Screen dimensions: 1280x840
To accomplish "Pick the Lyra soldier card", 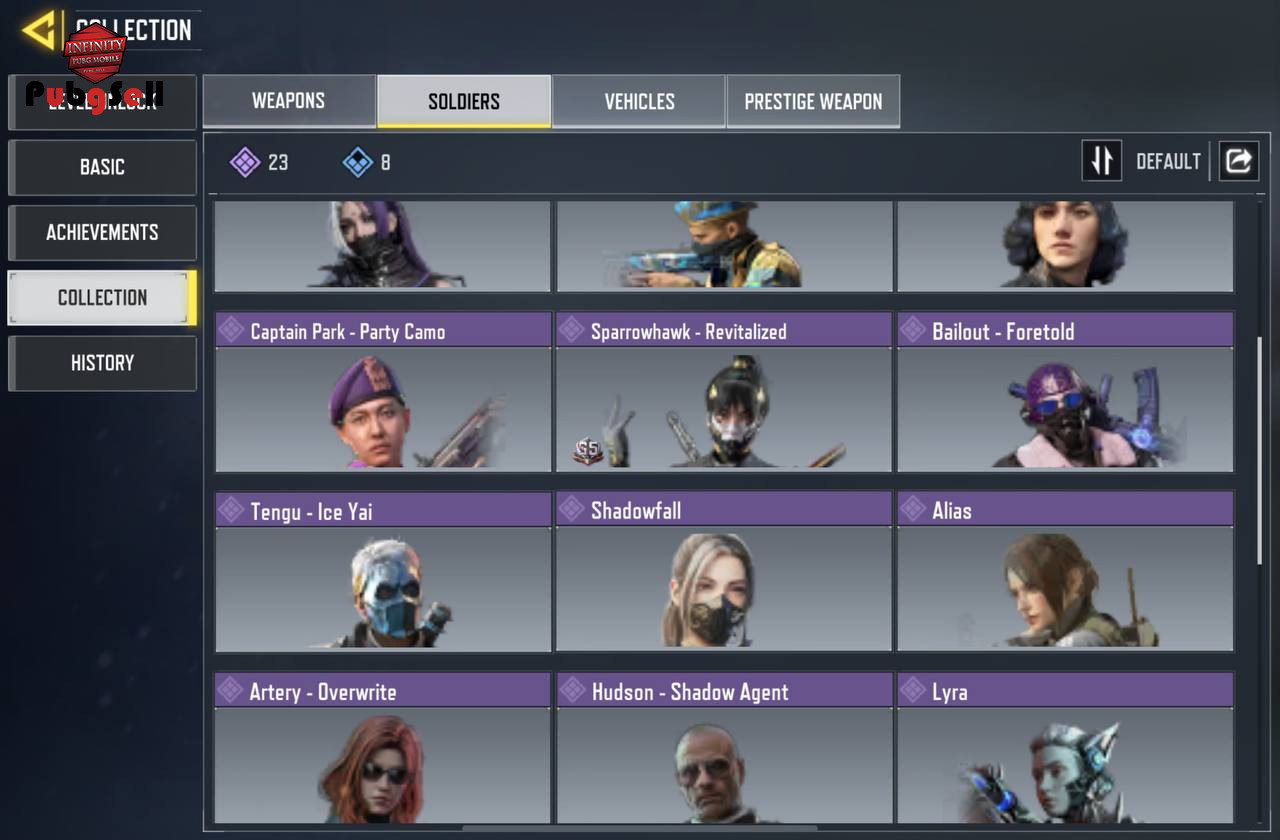I will point(1065,748).
